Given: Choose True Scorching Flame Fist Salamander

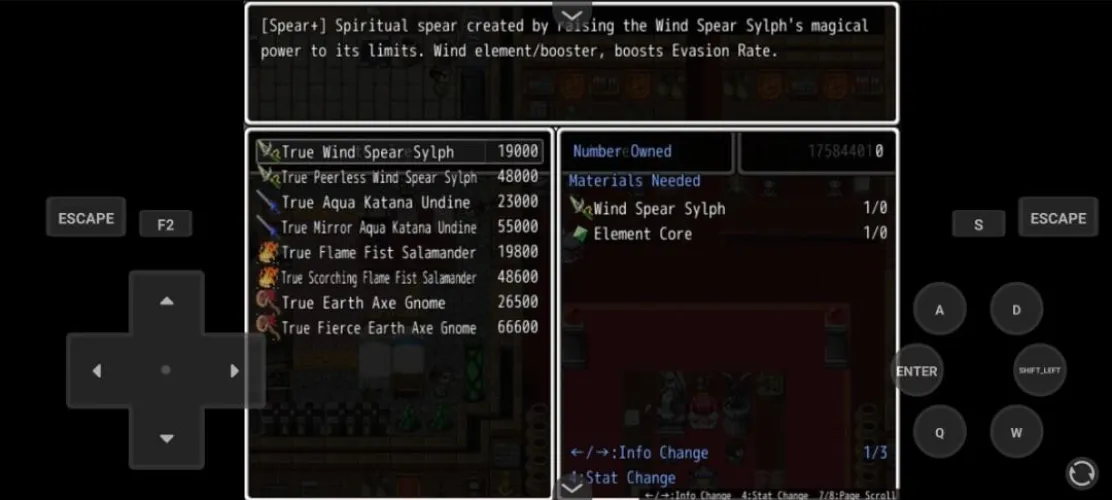Looking at the screenshot, I should [400, 277].
